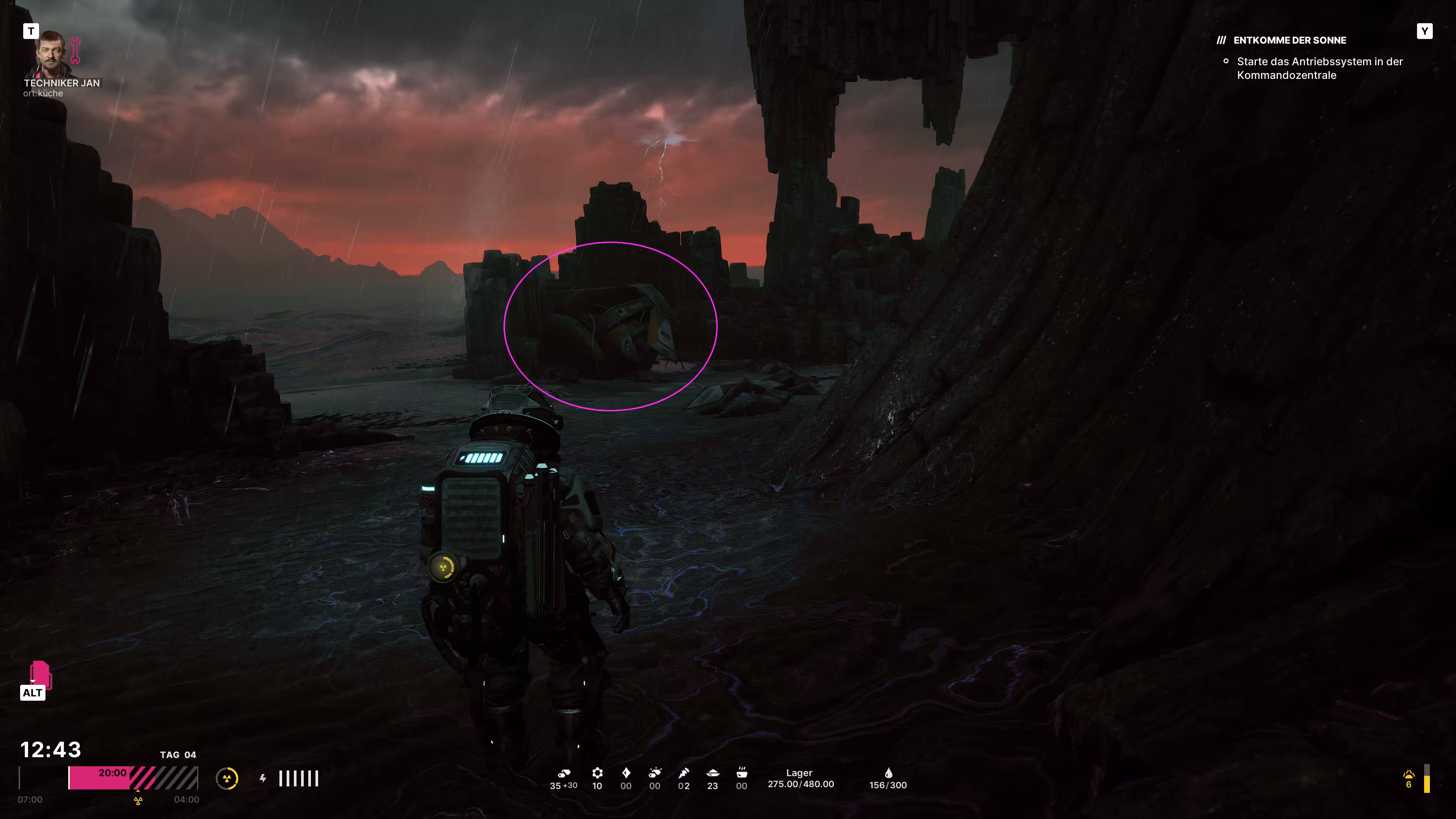Select the carrot-shaped food resource icon
This screenshot has height=819, width=1456.
pos(684,773)
